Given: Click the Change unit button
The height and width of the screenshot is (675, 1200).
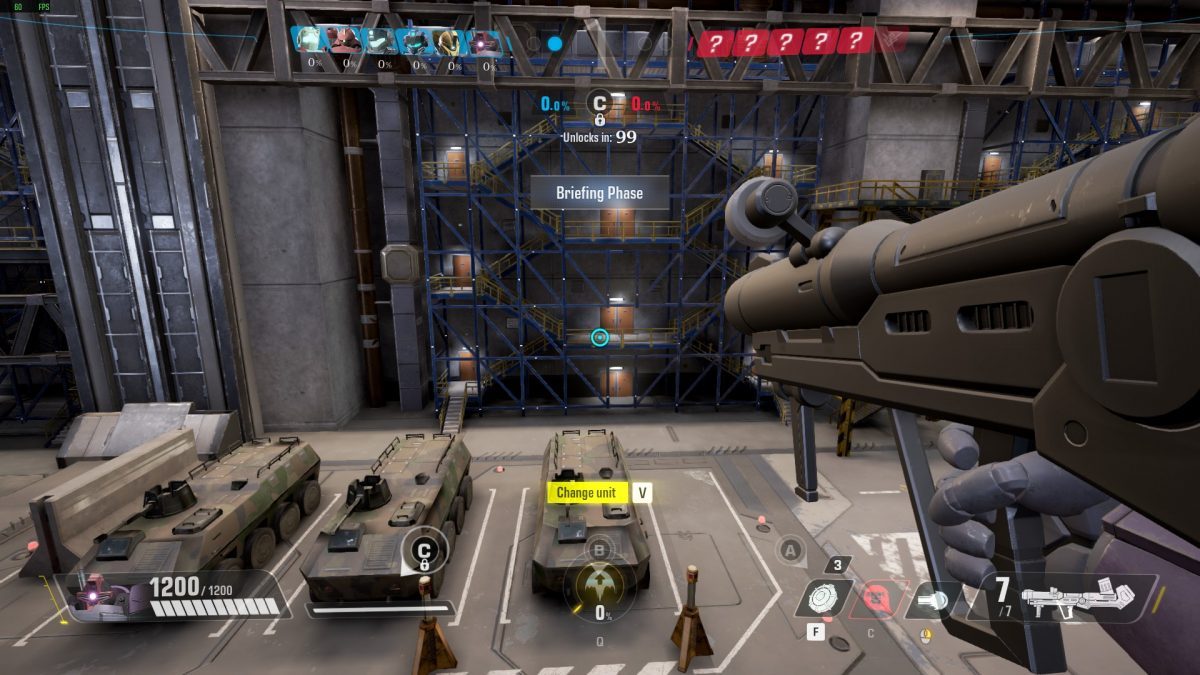Looking at the screenshot, I should (587, 492).
